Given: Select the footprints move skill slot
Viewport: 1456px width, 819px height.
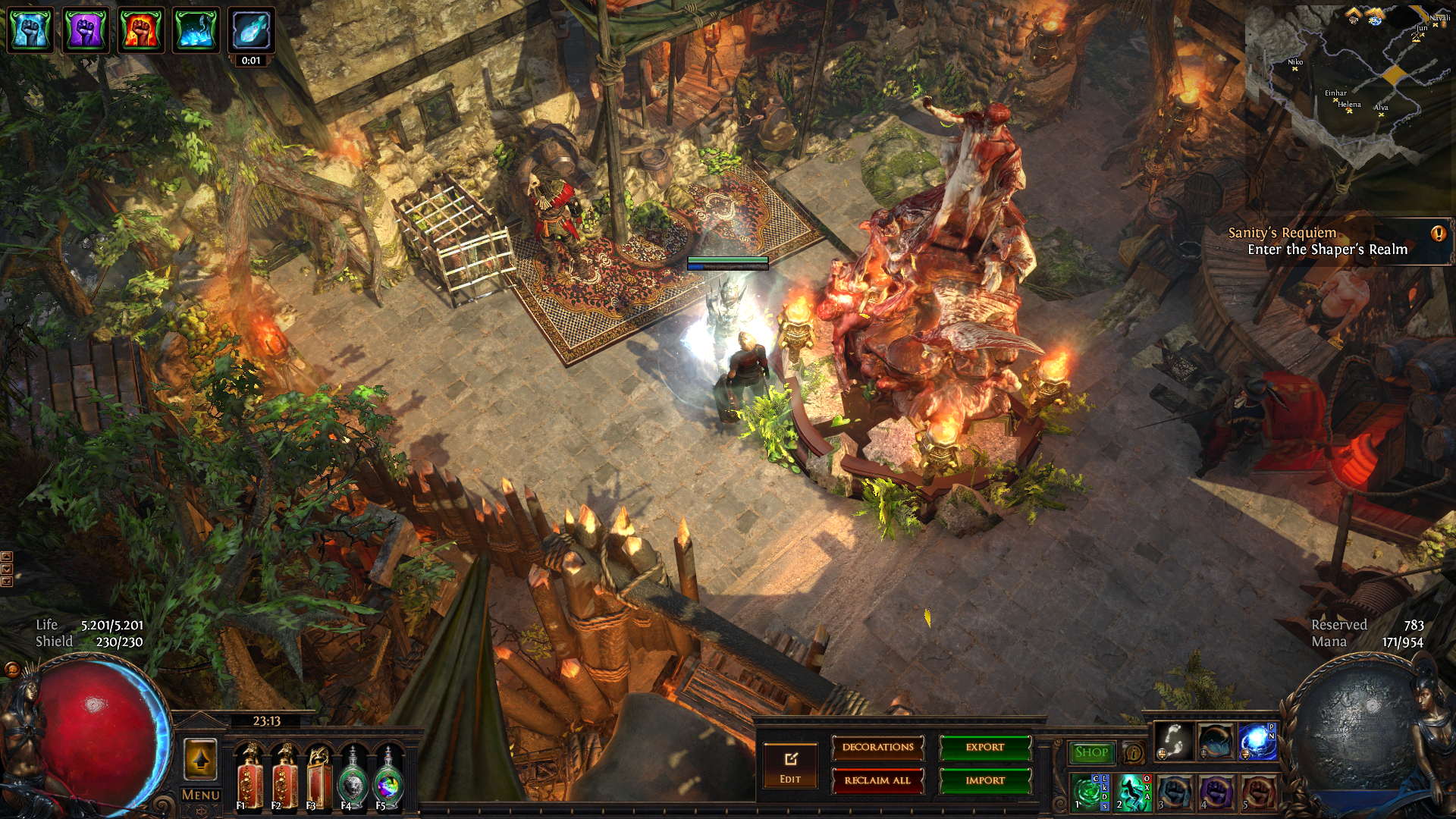Looking at the screenshot, I should click(x=1174, y=741).
